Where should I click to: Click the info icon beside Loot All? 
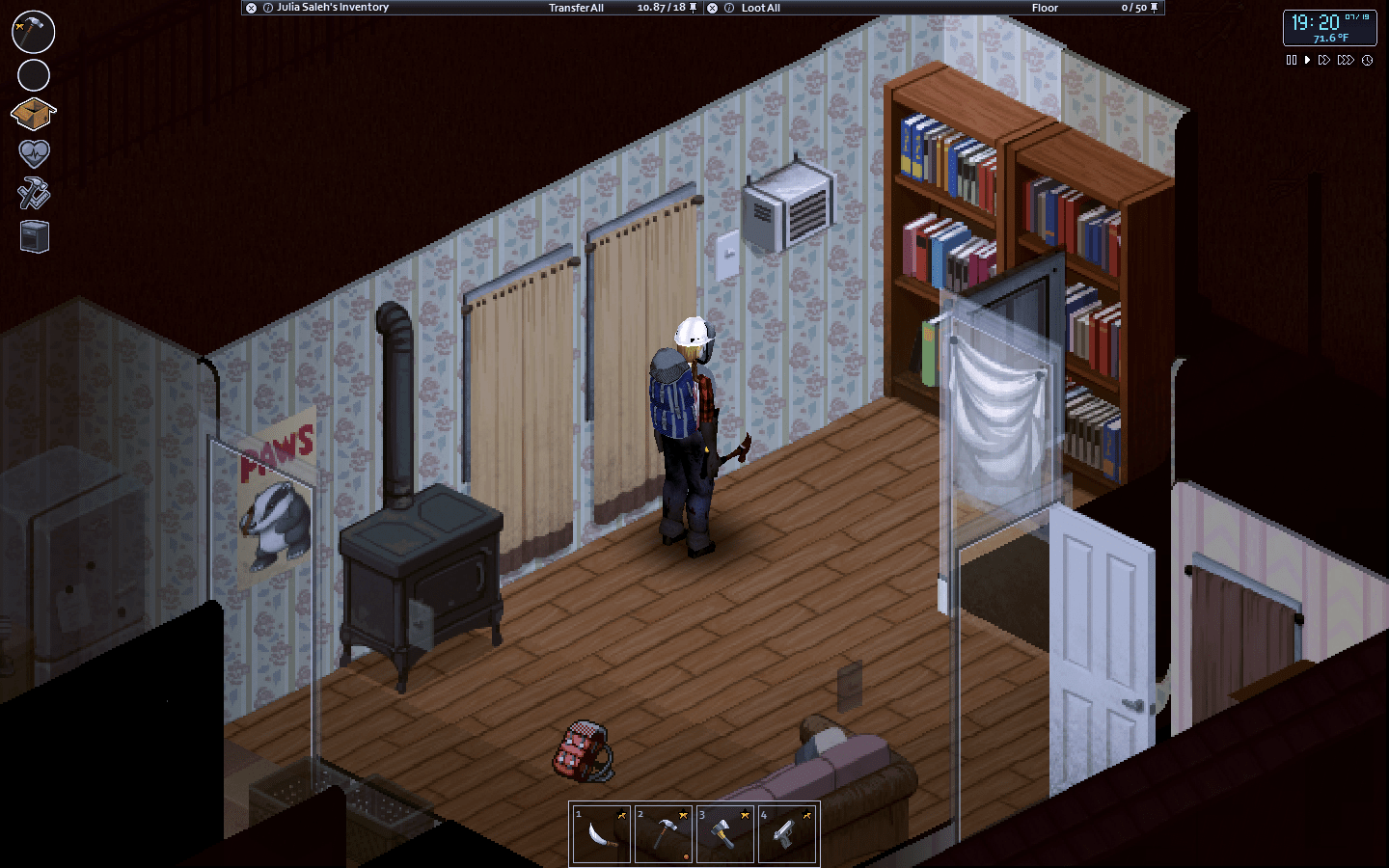click(728, 8)
